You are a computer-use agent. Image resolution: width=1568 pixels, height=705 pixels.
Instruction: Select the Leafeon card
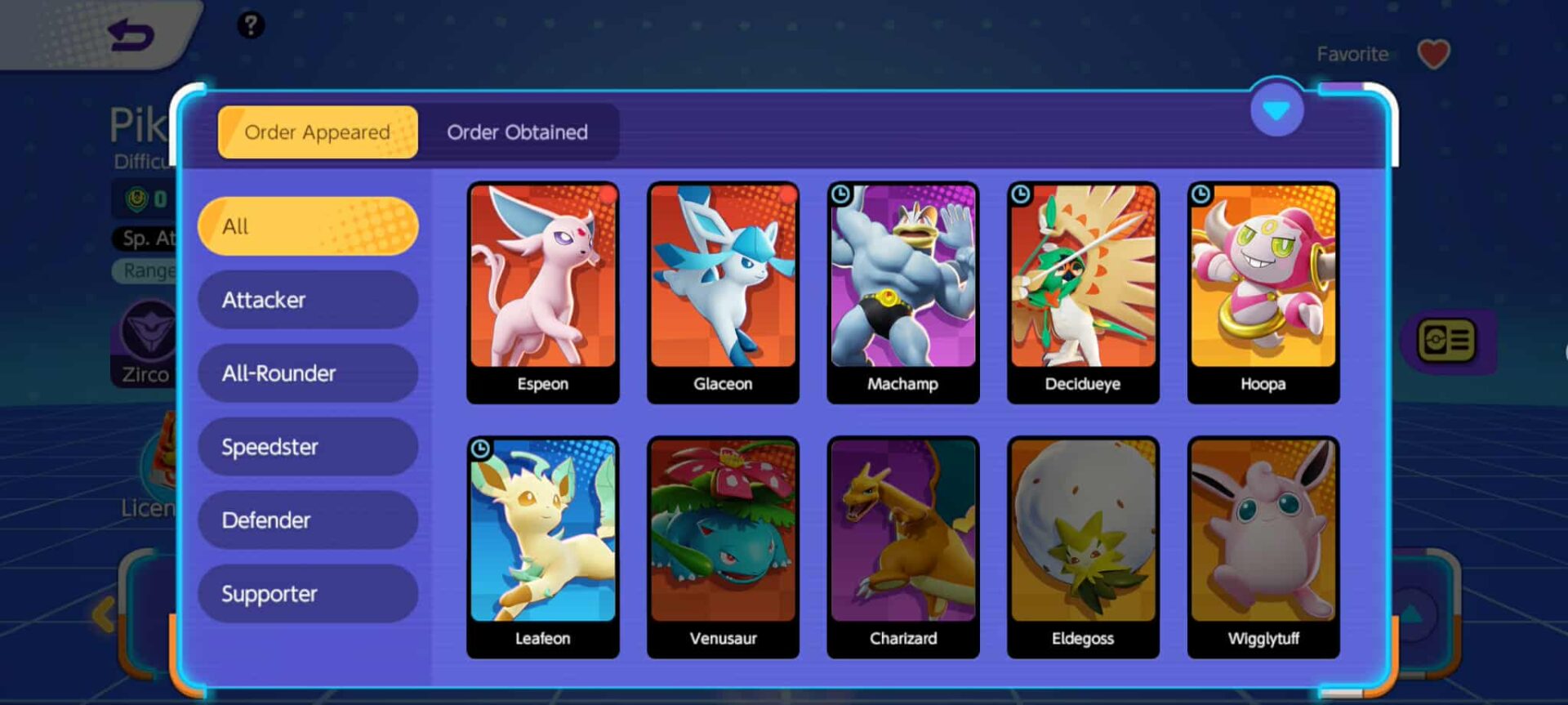pyautogui.click(x=543, y=547)
